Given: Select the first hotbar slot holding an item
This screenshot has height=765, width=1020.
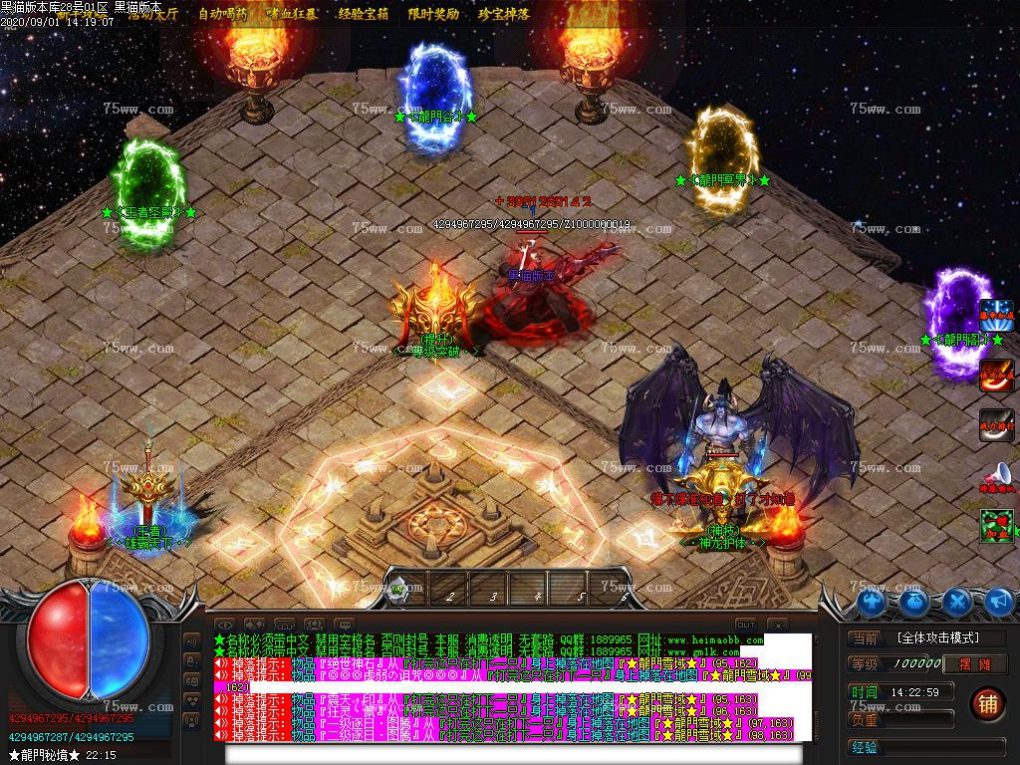Looking at the screenshot, I should tap(402, 589).
